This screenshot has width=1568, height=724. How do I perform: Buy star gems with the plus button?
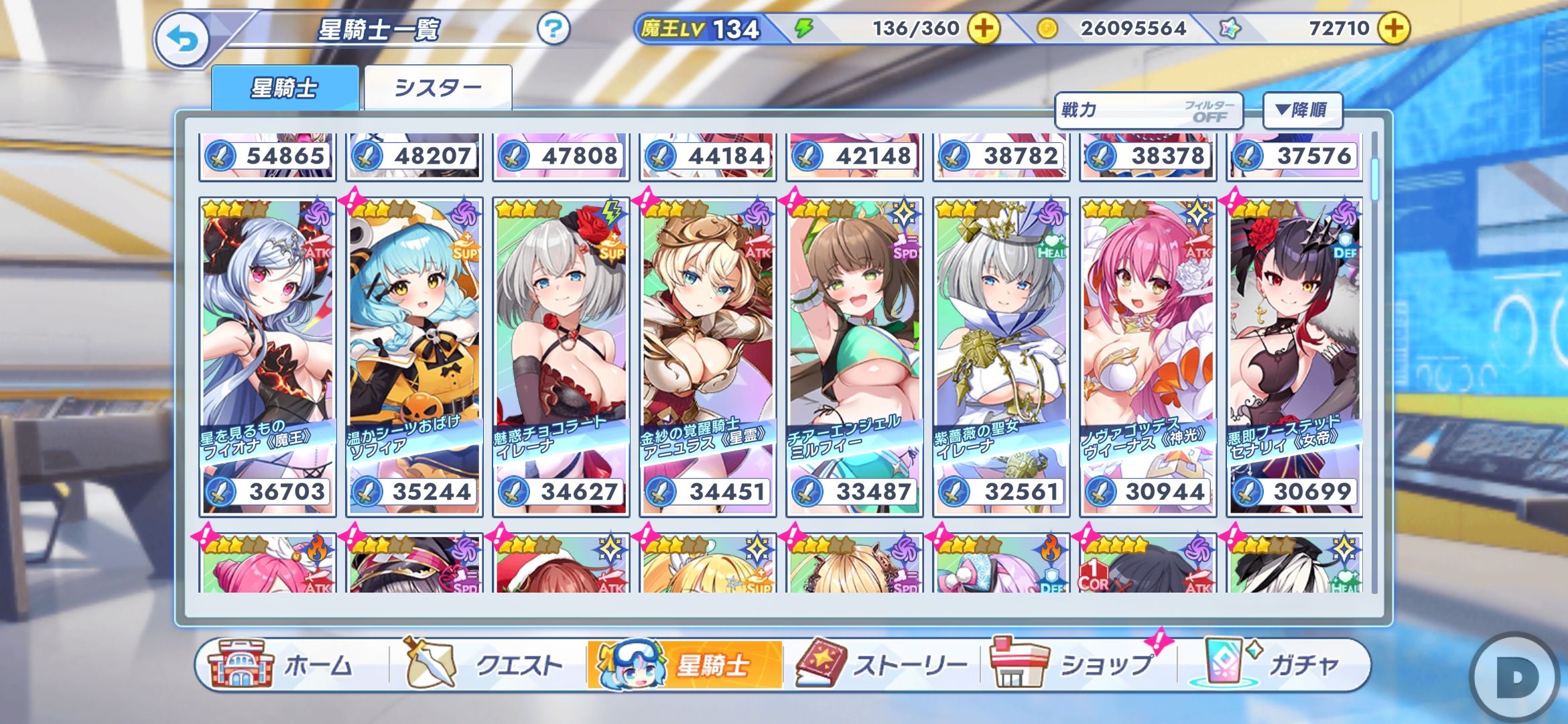click(x=1394, y=29)
